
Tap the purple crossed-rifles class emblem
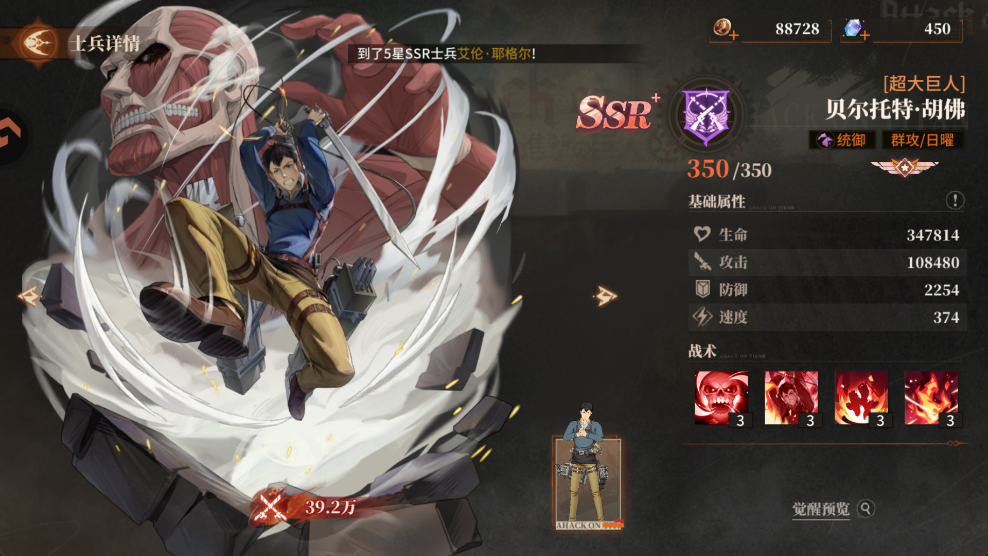click(705, 113)
